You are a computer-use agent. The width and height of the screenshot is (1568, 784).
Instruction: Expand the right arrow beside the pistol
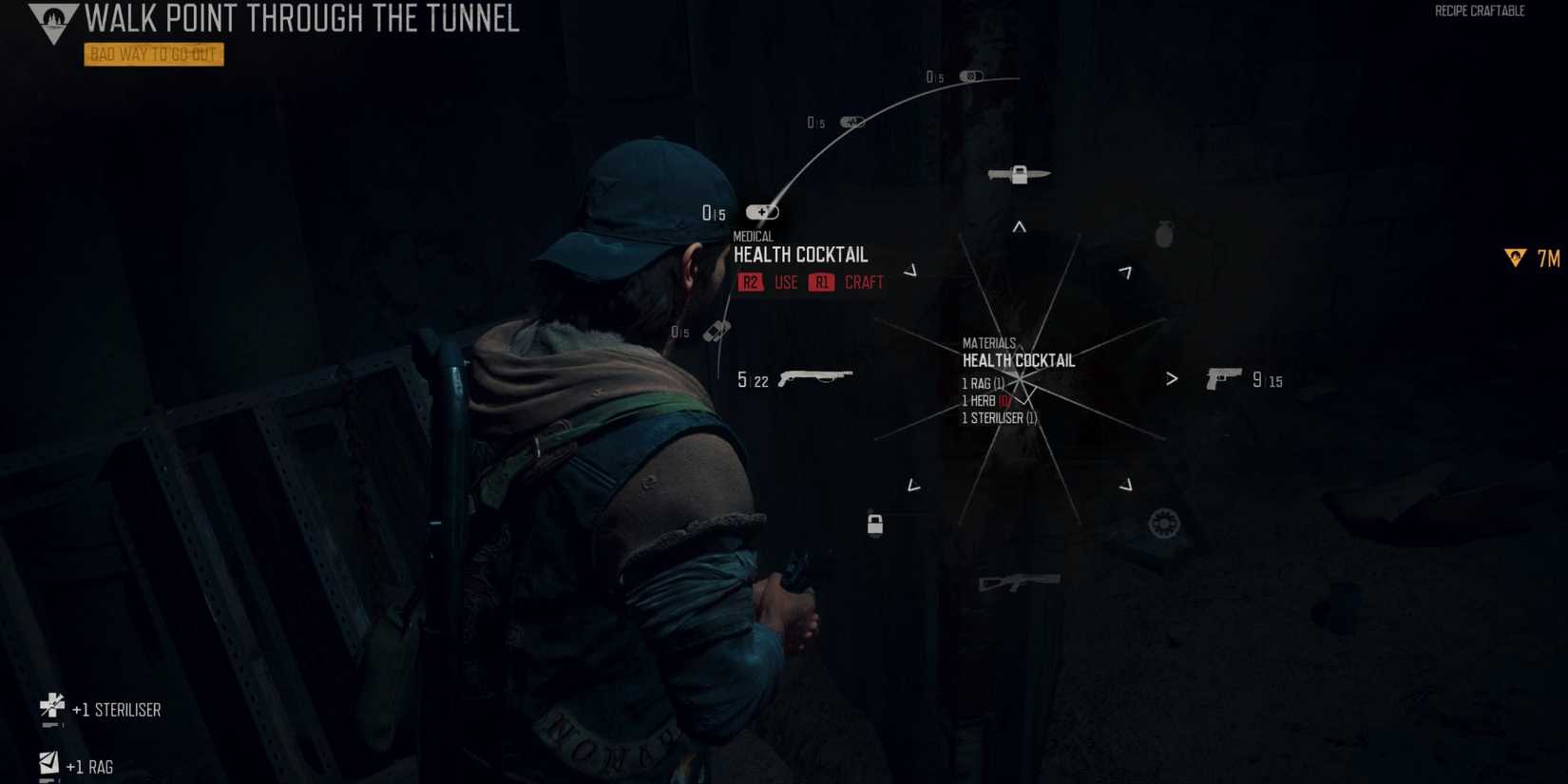click(1174, 377)
